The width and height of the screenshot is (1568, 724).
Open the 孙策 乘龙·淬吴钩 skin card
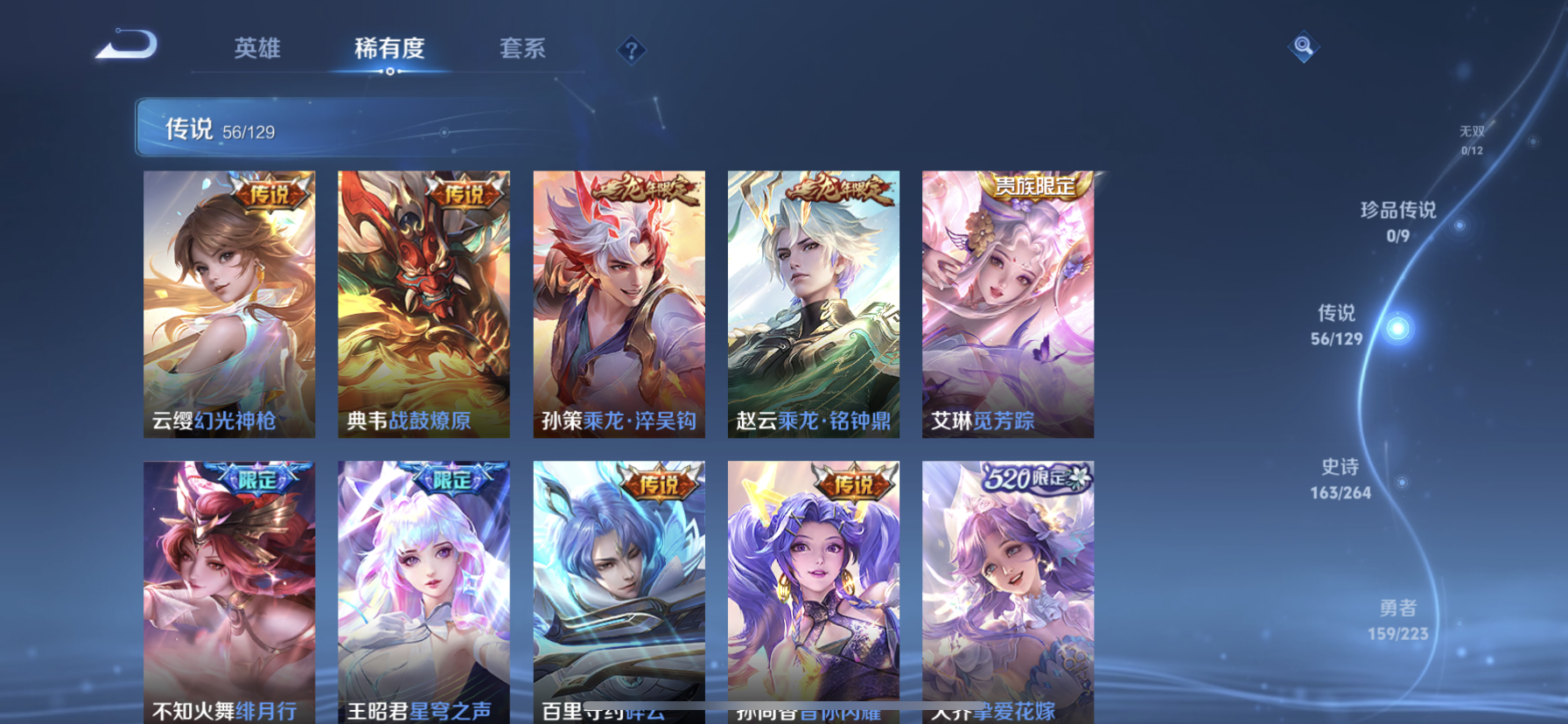[x=619, y=303]
